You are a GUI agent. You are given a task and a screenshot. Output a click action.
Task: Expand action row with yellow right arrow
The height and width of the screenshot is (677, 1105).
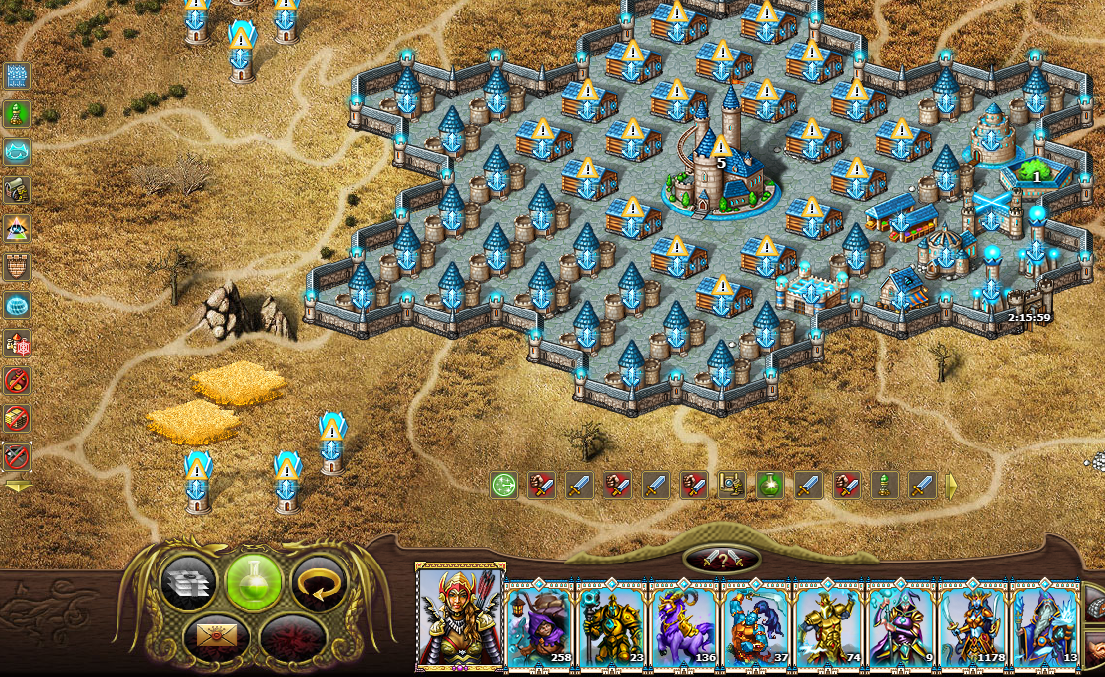[x=951, y=486]
